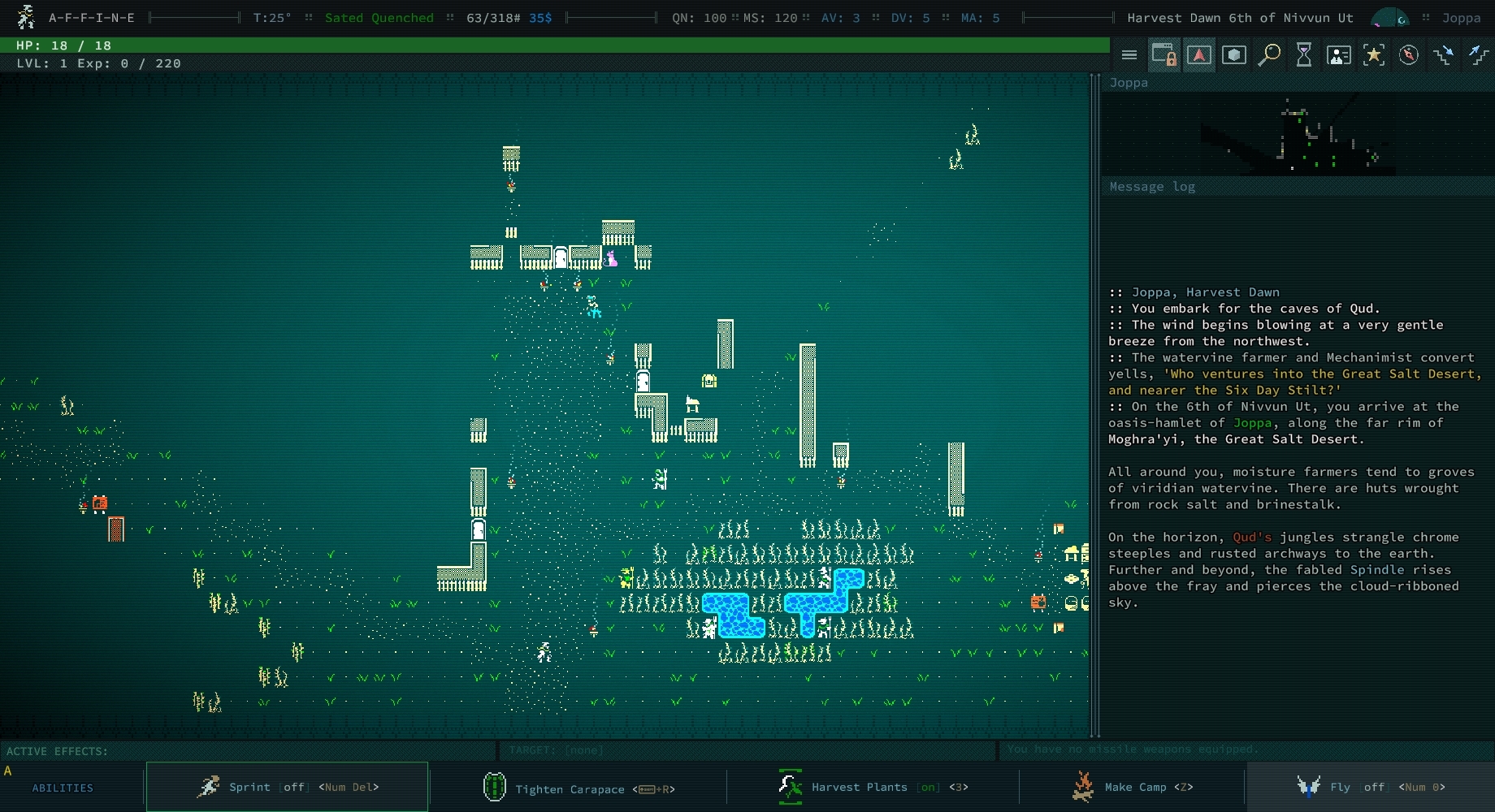The width and height of the screenshot is (1495, 812).
Task: Turn on the Fly ability
Action: point(1373,787)
